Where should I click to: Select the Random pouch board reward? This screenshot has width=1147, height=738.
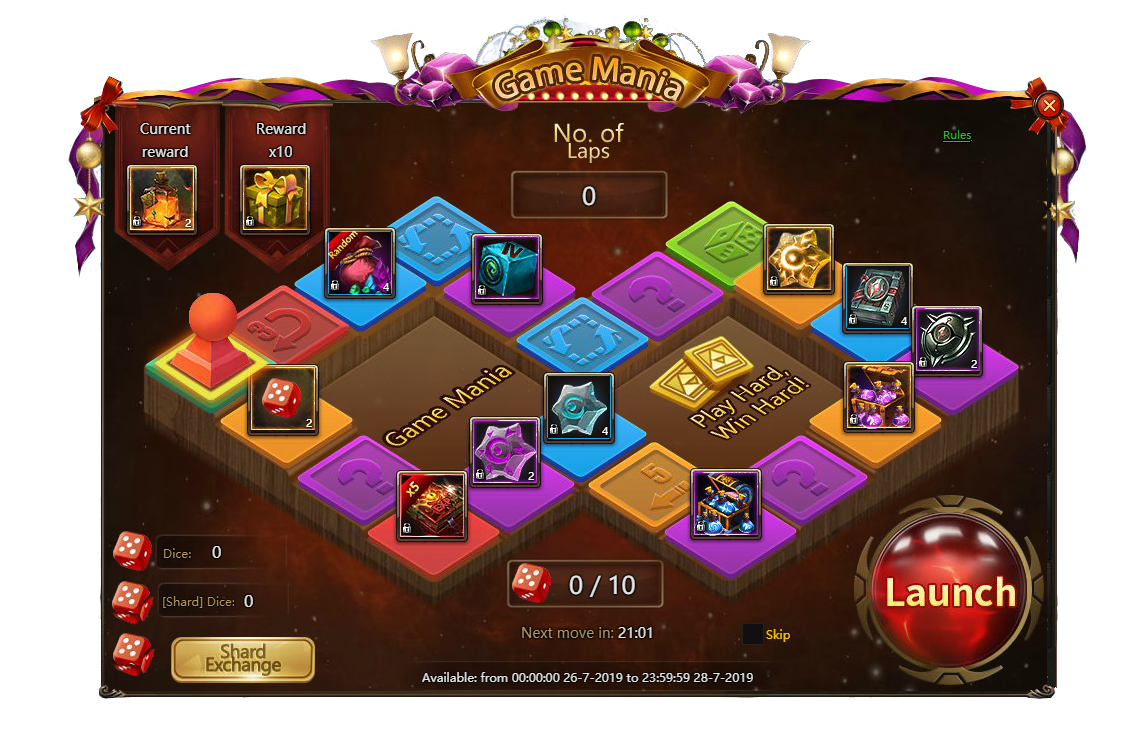click(x=360, y=264)
